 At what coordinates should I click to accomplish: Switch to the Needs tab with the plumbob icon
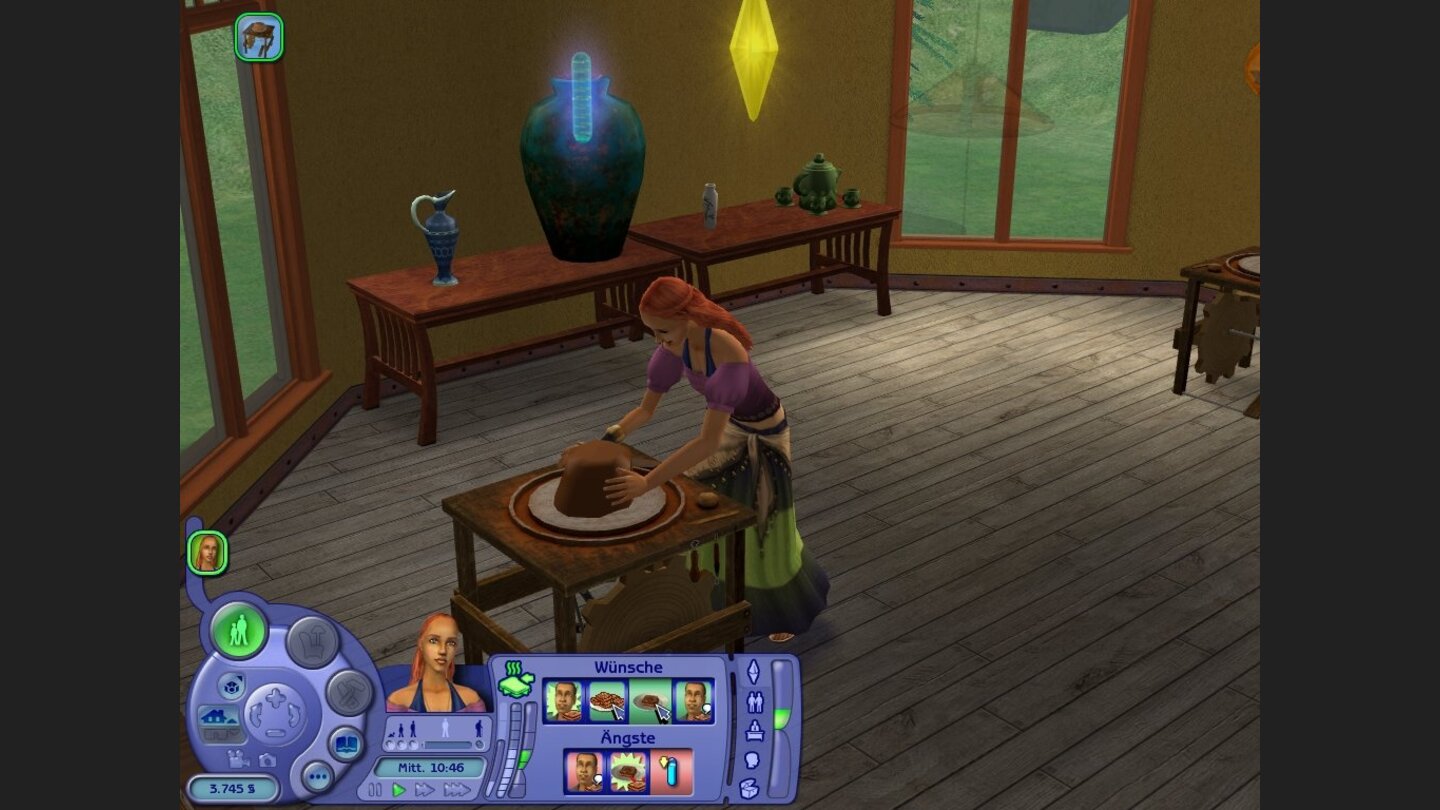pyautogui.click(x=754, y=672)
